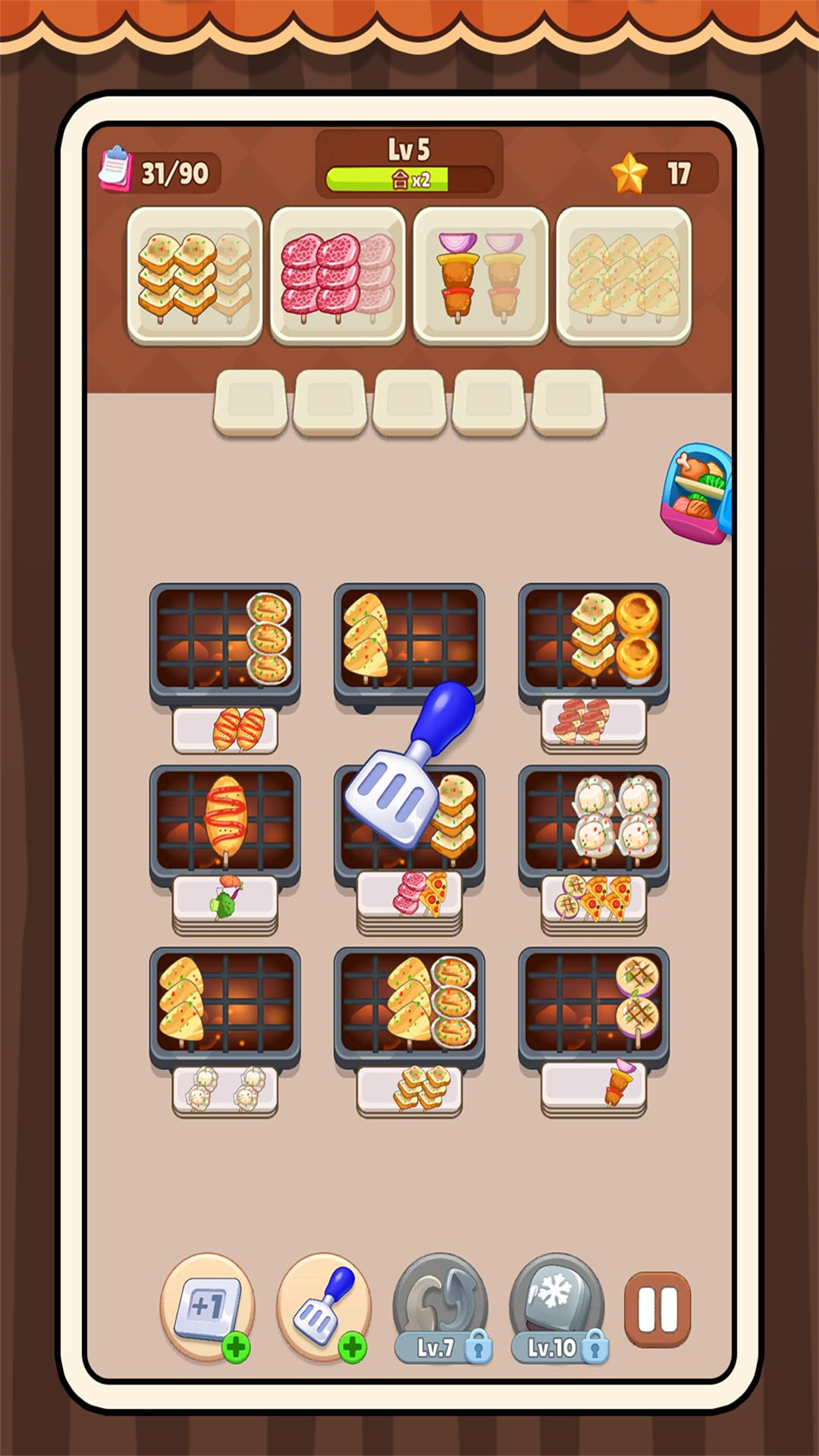Open the clipboard task tracker

click(117, 168)
